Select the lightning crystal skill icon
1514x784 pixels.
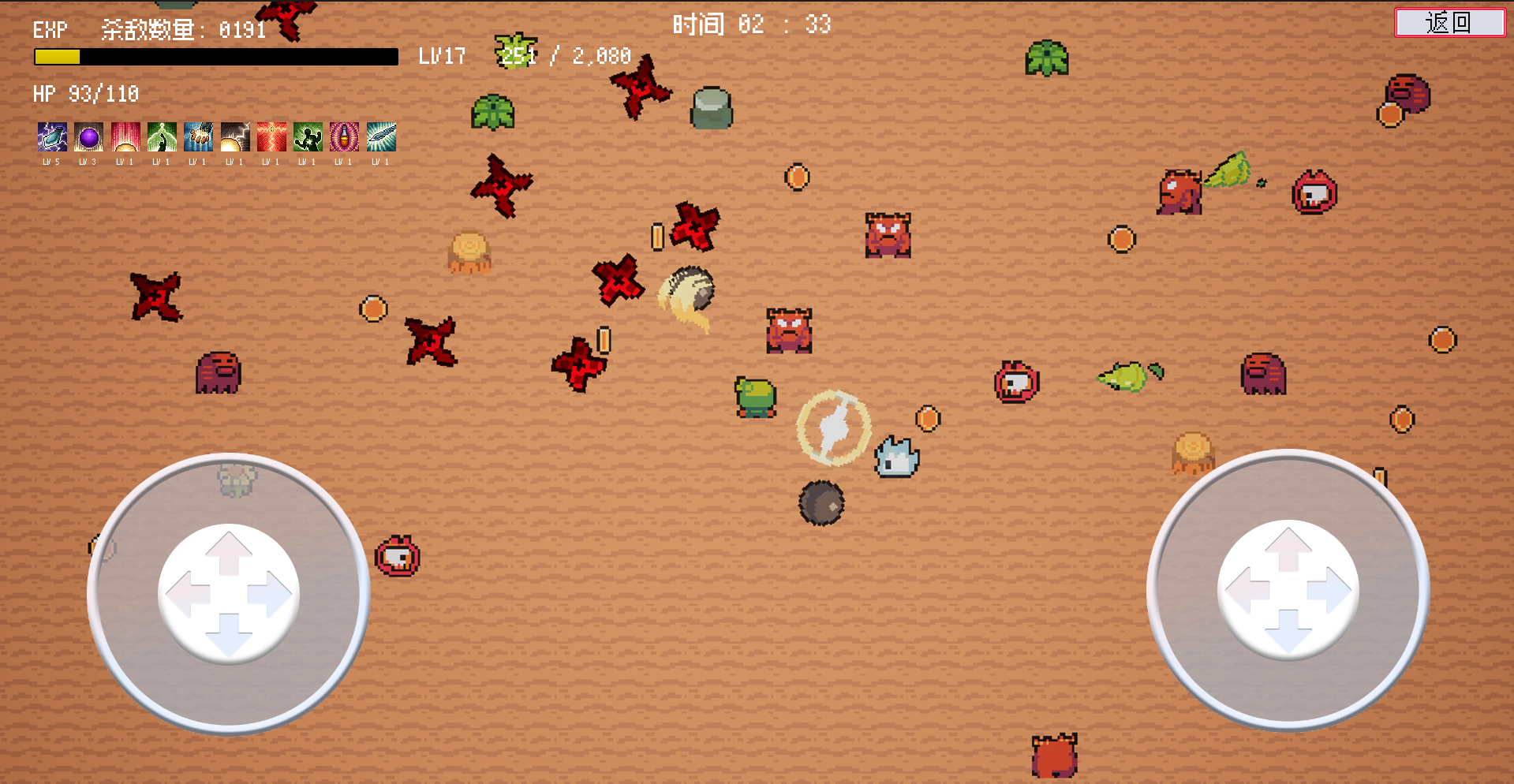pos(52,137)
